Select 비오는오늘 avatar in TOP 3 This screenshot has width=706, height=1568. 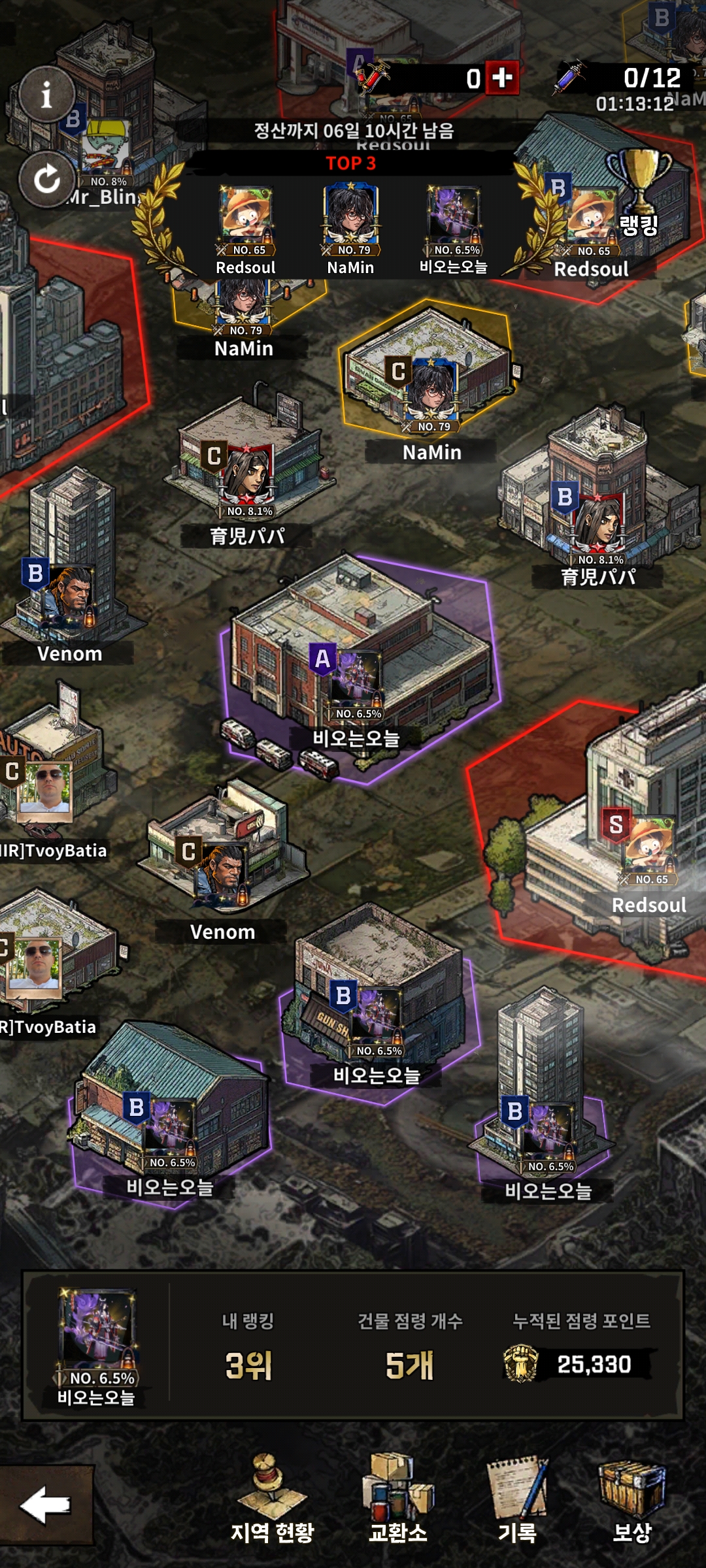coord(454,214)
